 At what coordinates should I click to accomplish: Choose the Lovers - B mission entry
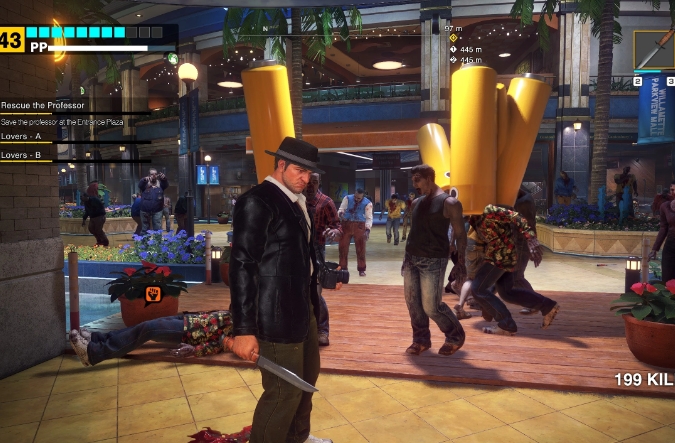coord(22,155)
